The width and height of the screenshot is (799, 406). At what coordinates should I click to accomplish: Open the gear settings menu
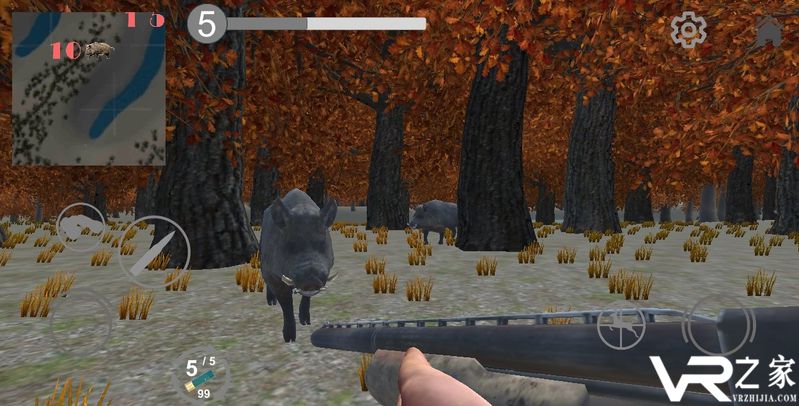[688, 30]
